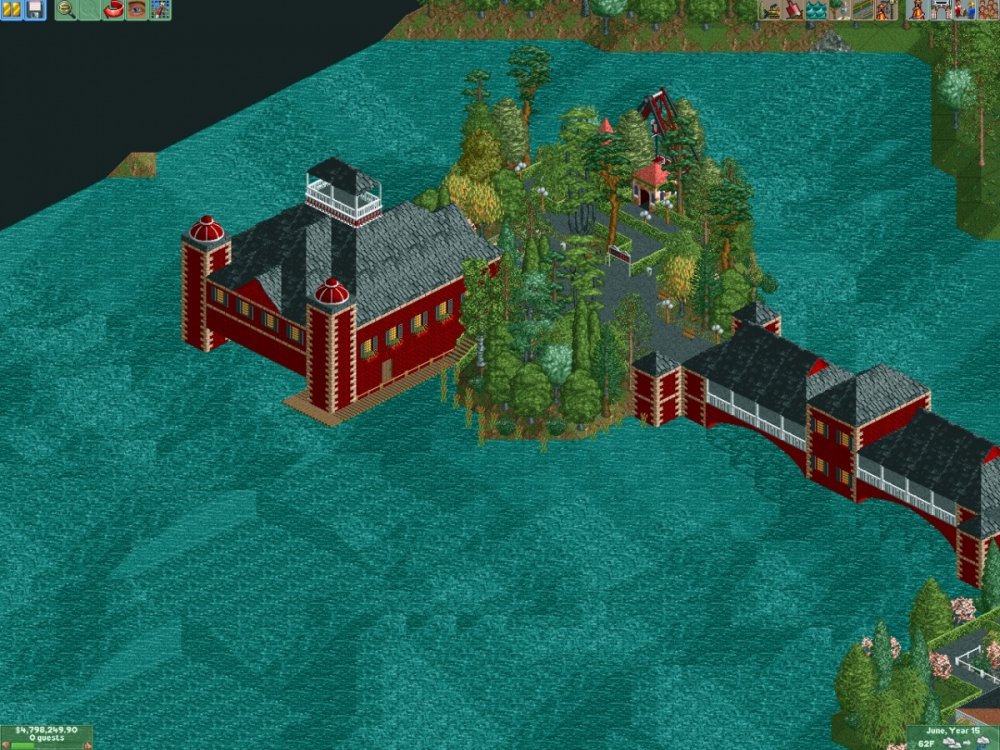
Task: Show park information via entrance icon
Action: (x=942, y=10)
